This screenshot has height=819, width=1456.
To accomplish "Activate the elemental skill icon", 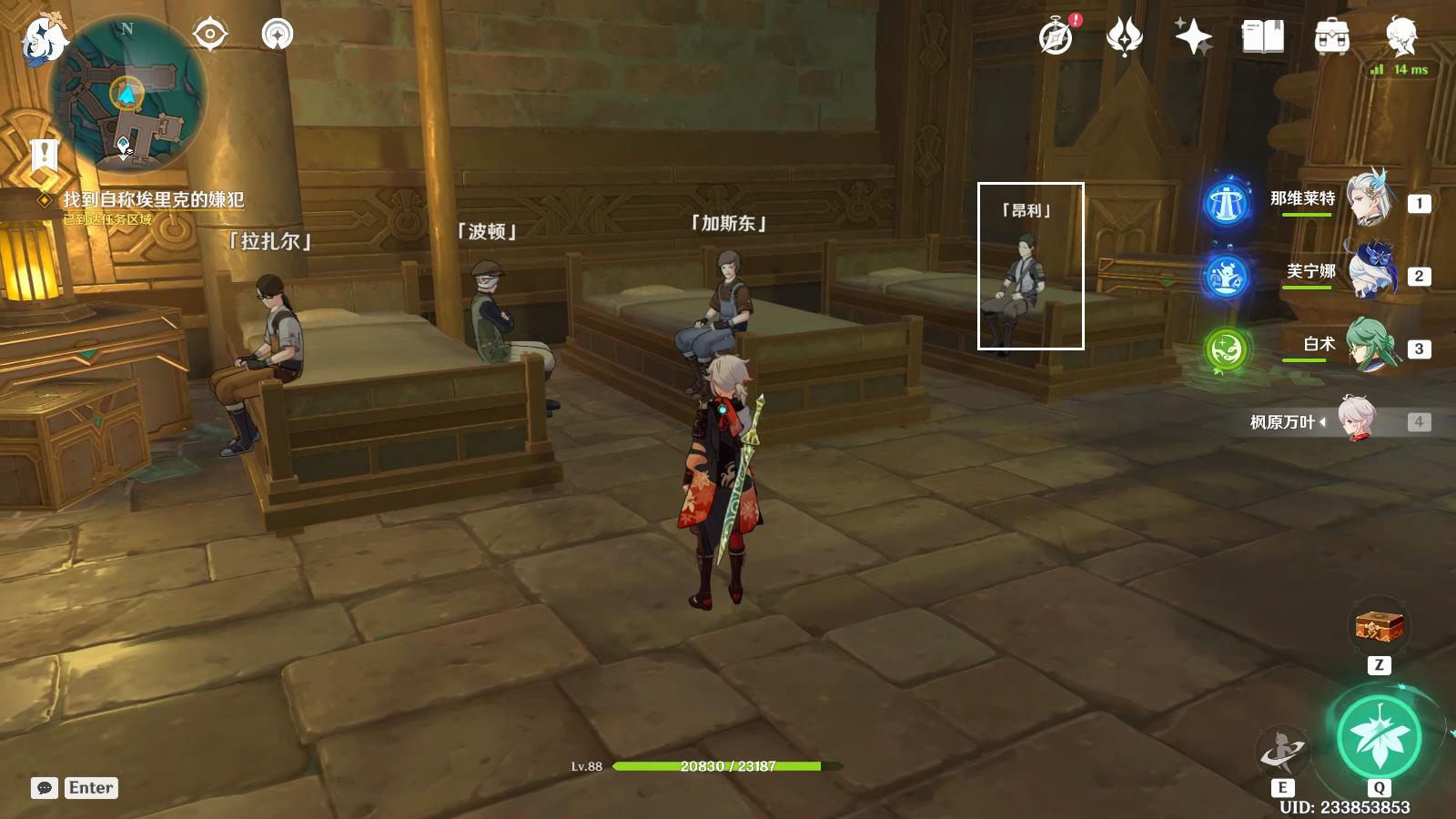I will (x=1282, y=752).
